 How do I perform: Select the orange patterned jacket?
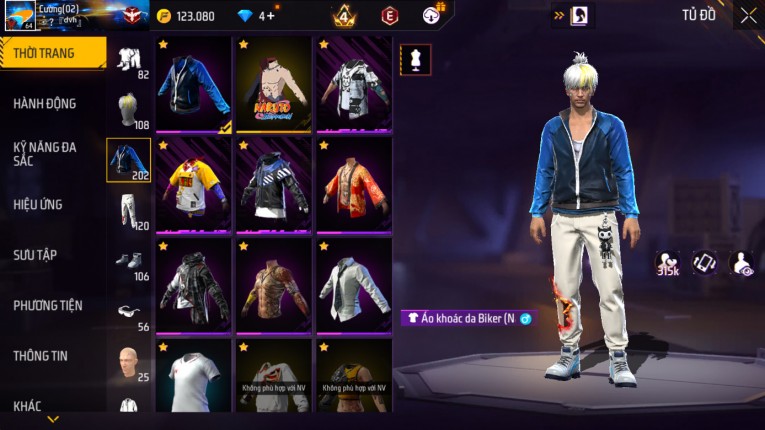pyautogui.click(x=354, y=186)
